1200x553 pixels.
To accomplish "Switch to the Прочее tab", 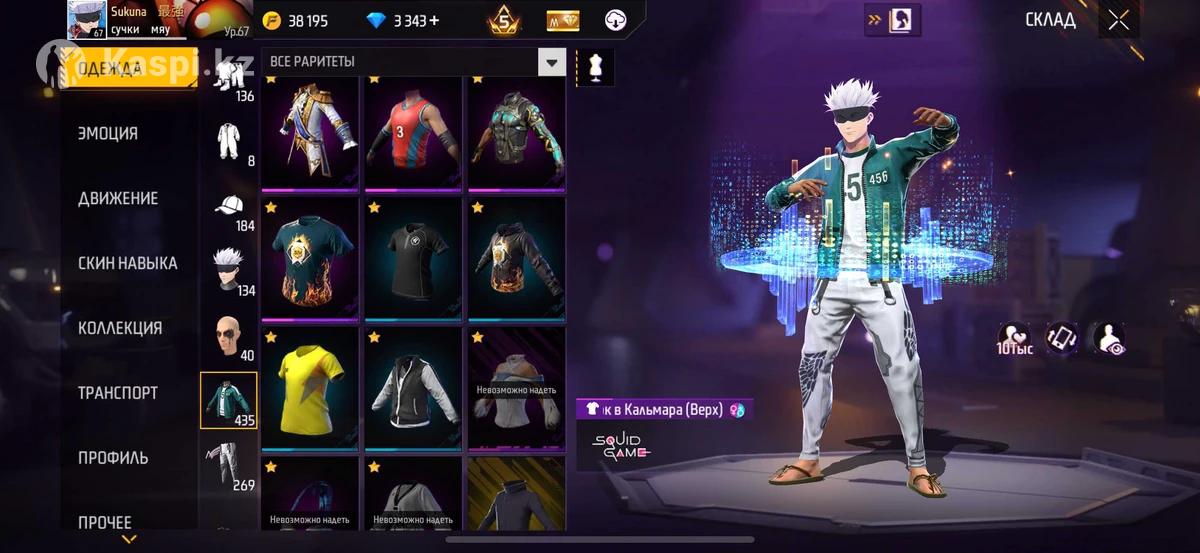I will tap(105, 522).
